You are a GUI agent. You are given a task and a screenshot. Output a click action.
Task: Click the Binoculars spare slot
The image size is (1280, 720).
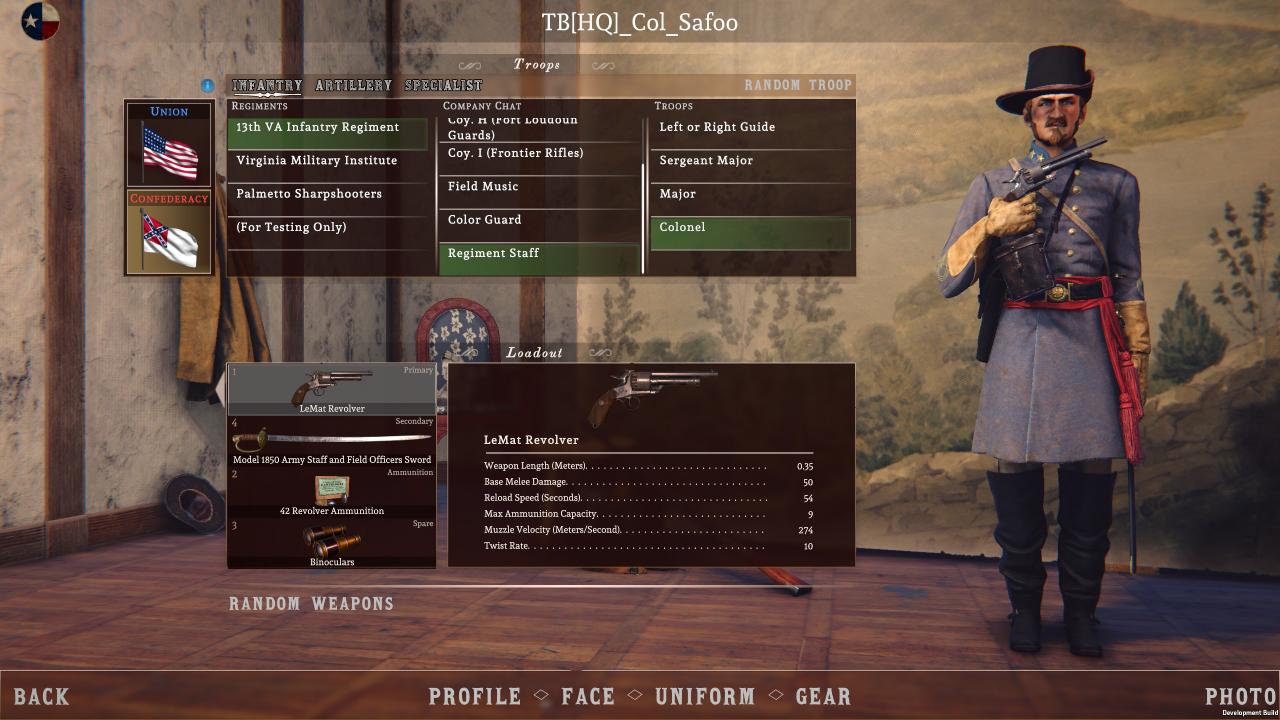coord(332,543)
